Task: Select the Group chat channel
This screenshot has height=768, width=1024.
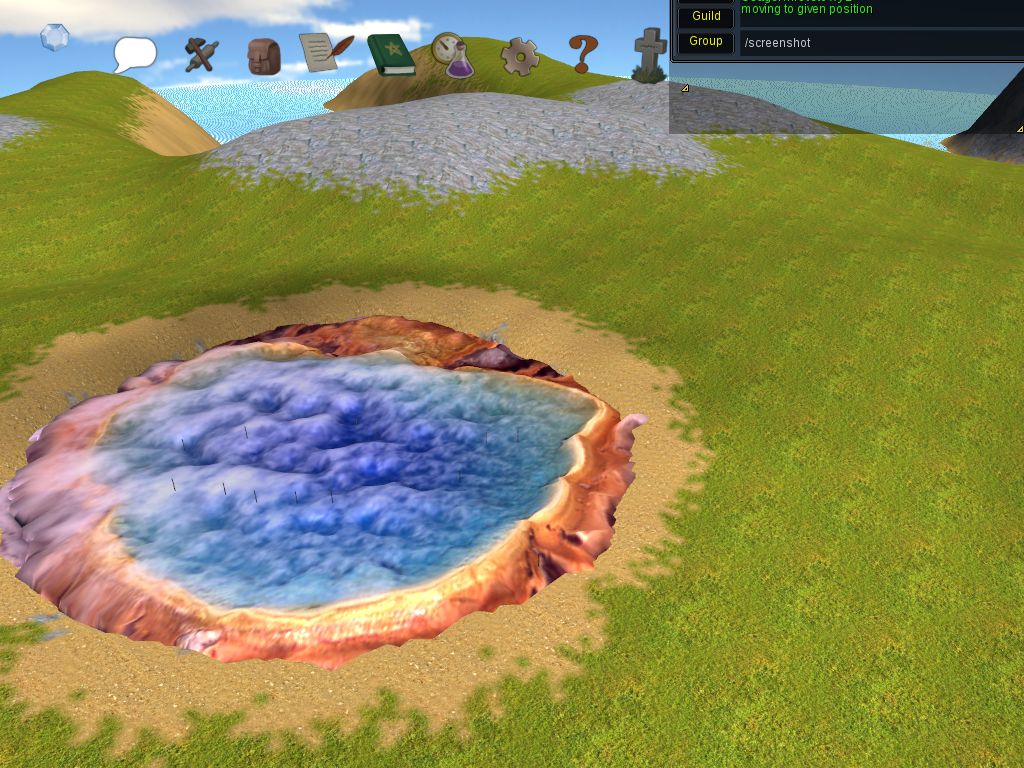Action: coord(706,41)
